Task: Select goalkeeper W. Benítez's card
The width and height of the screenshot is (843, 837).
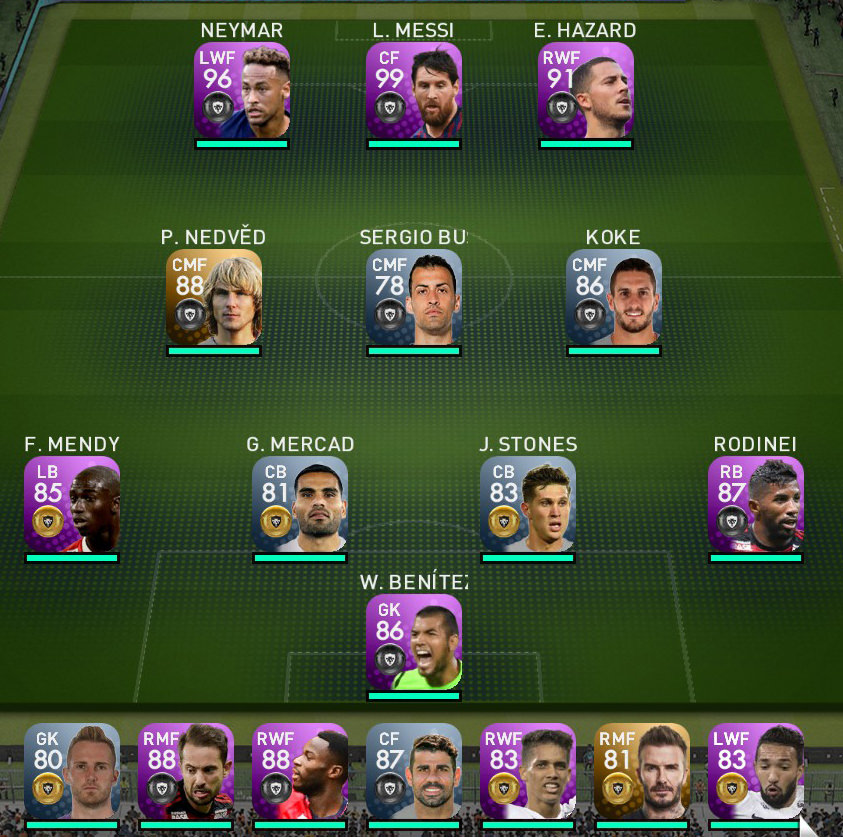Action: pos(414,642)
